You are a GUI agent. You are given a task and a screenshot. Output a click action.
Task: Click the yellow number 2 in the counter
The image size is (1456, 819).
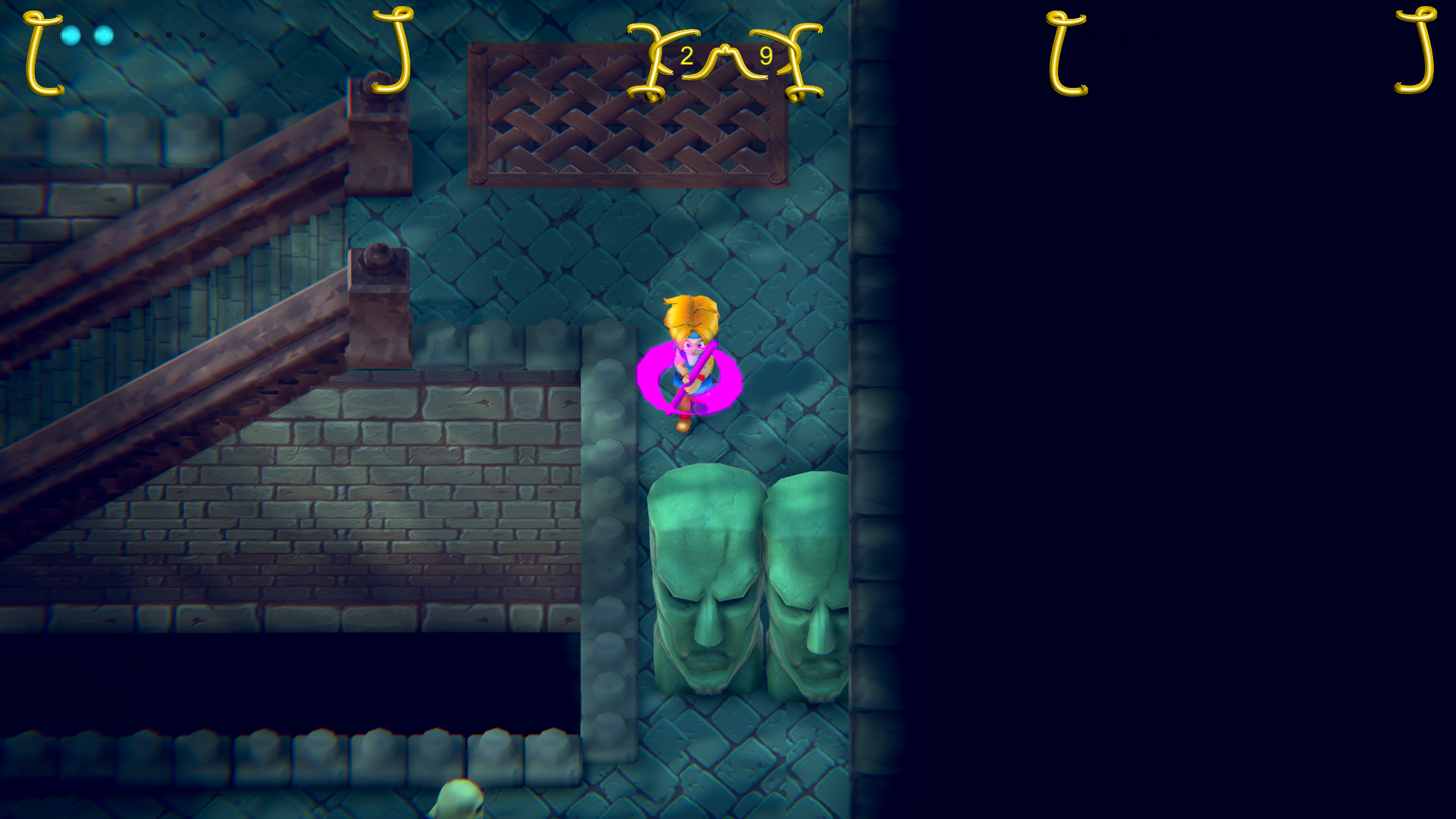pos(687,55)
